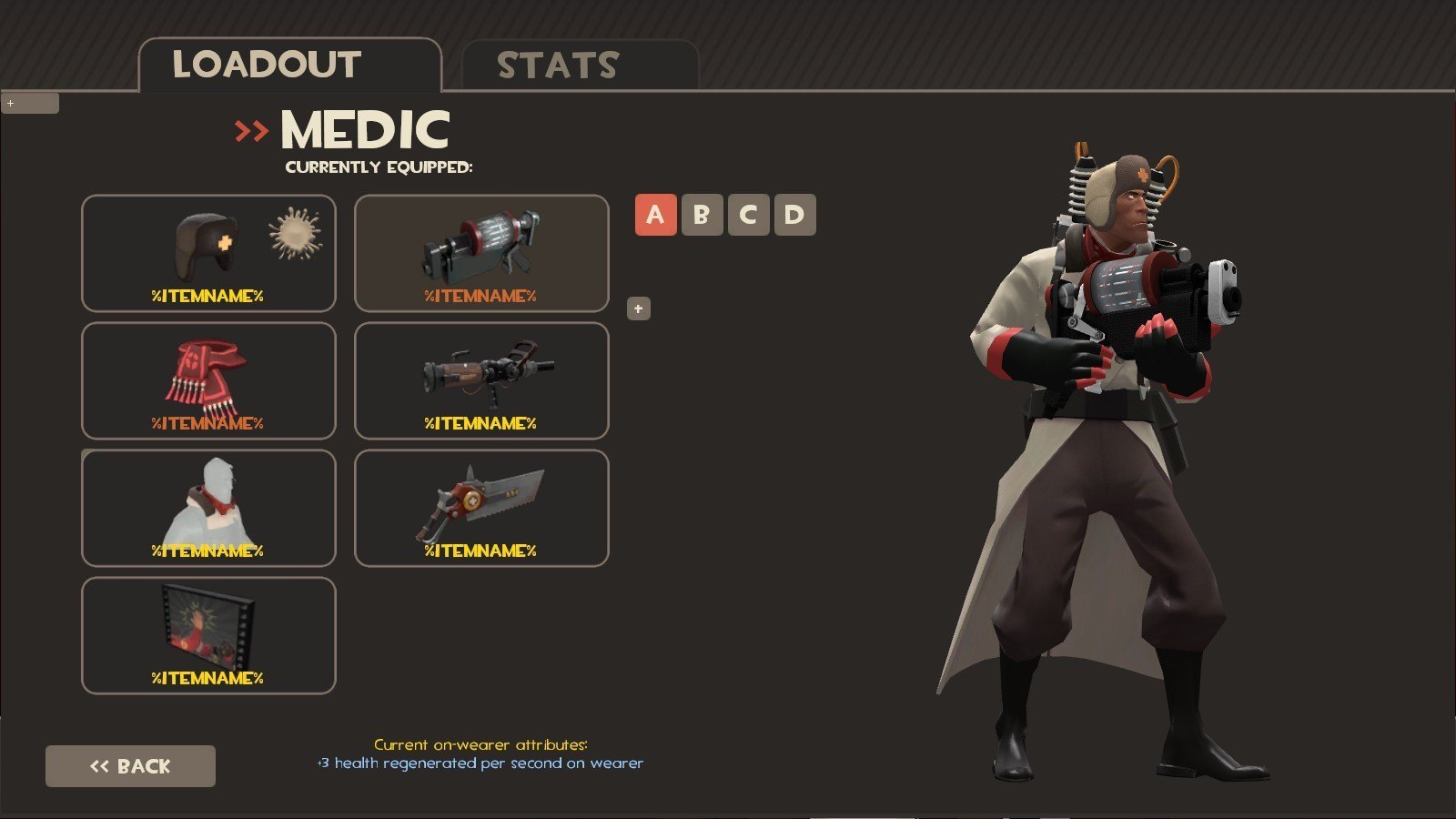This screenshot has height=819, width=1456.
Task: Open the ushanka hat slot
Action: (x=208, y=253)
